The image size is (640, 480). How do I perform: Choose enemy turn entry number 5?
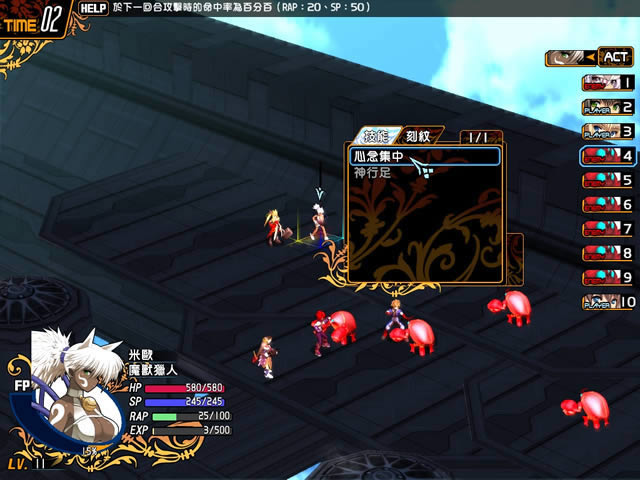(607, 180)
